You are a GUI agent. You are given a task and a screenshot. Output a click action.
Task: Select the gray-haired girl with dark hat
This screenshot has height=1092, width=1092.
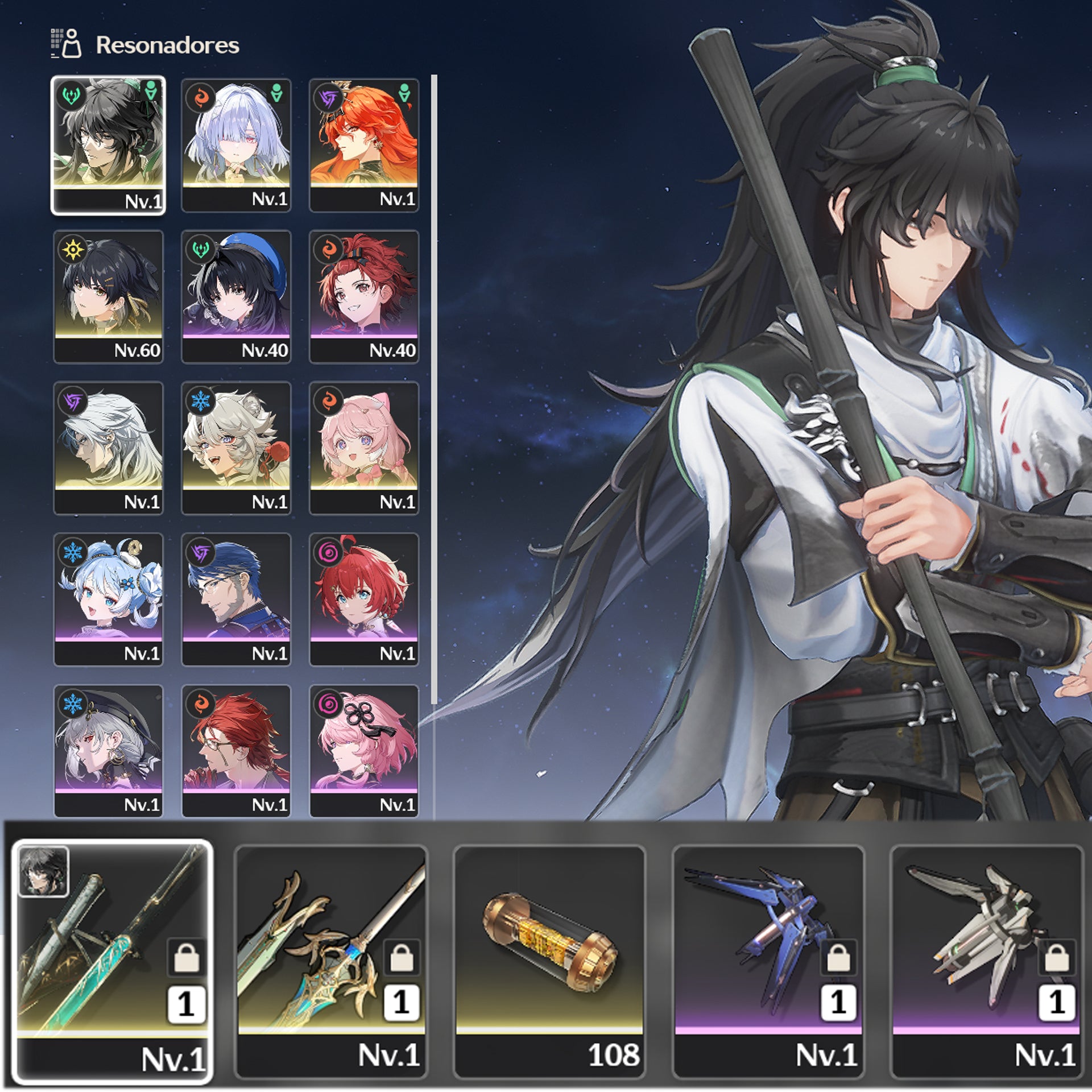(x=108, y=751)
